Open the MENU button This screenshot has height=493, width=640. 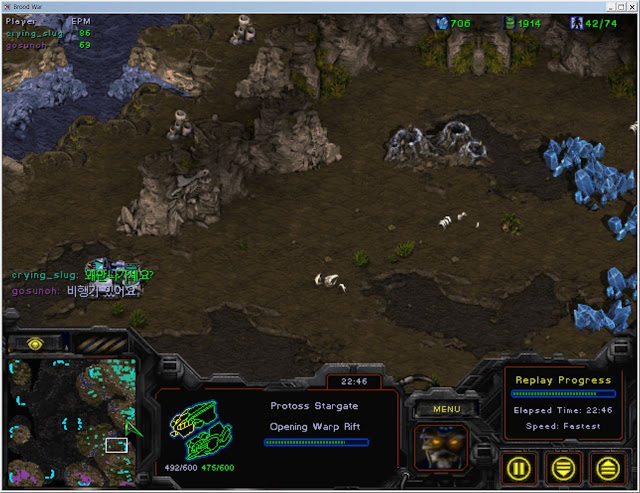[x=446, y=408]
